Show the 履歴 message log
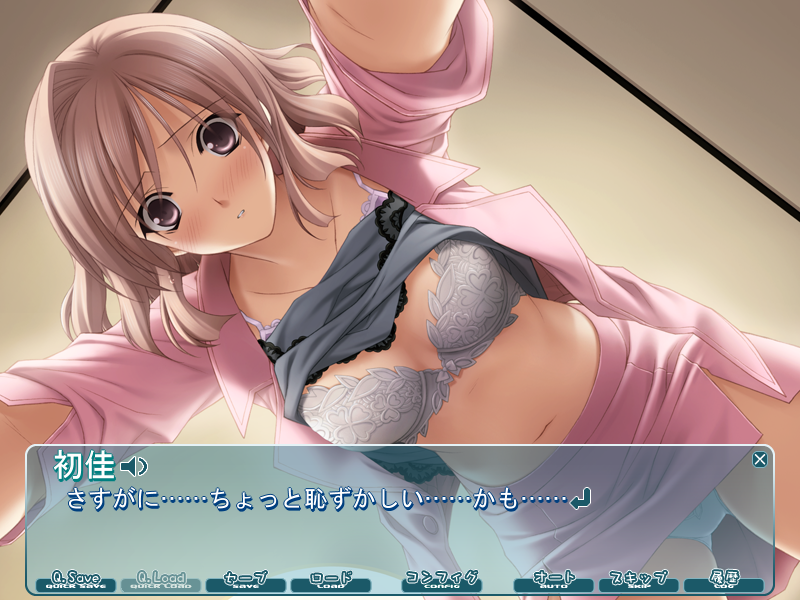 [723, 581]
